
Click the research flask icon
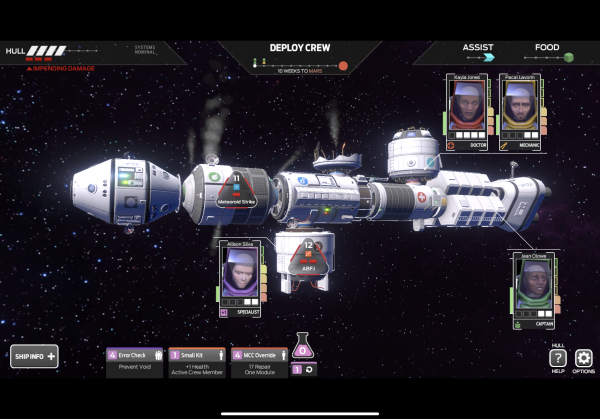304,346
